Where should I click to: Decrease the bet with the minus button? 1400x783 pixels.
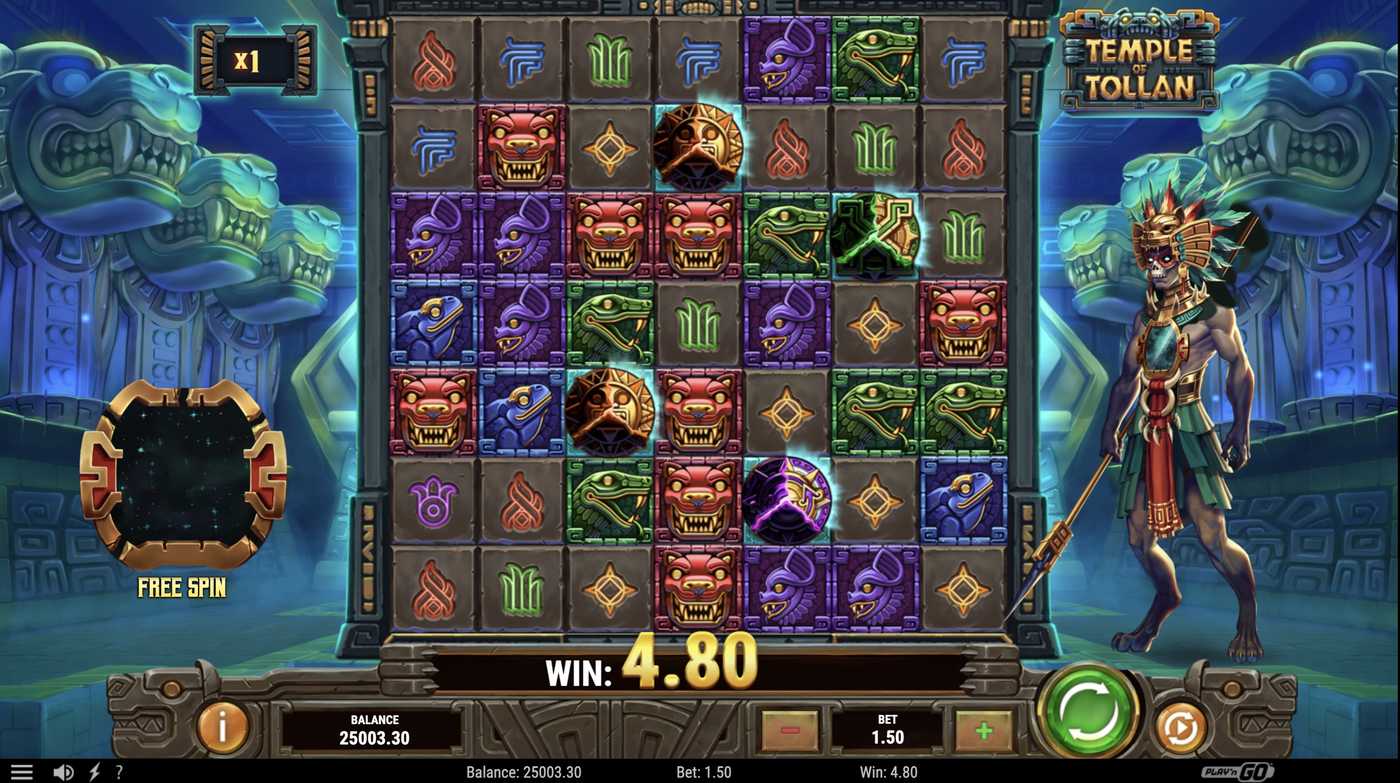click(790, 731)
